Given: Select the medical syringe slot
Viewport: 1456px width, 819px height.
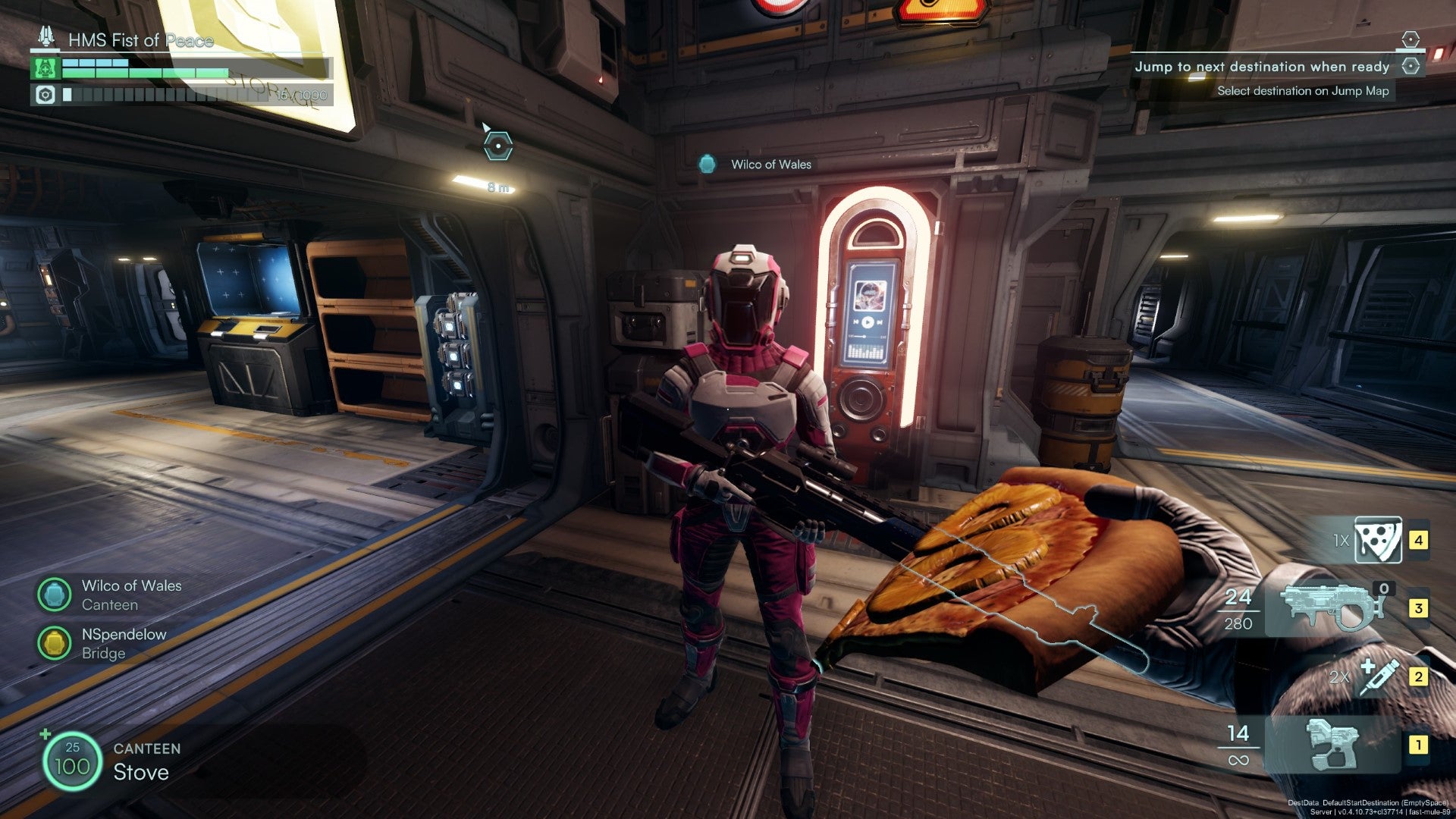Looking at the screenshot, I should [1379, 676].
